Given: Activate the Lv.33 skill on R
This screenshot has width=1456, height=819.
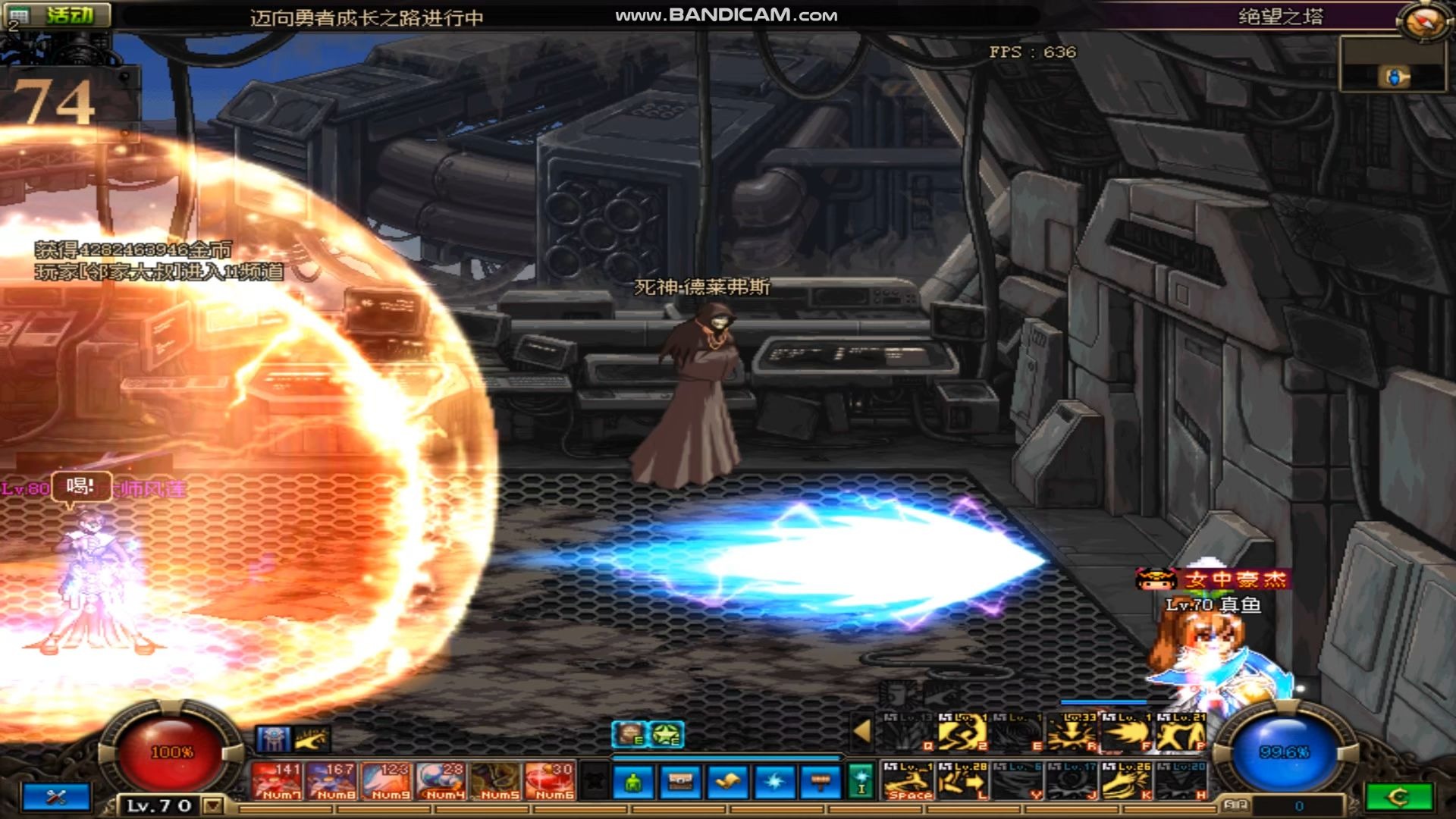Looking at the screenshot, I should click(1072, 733).
